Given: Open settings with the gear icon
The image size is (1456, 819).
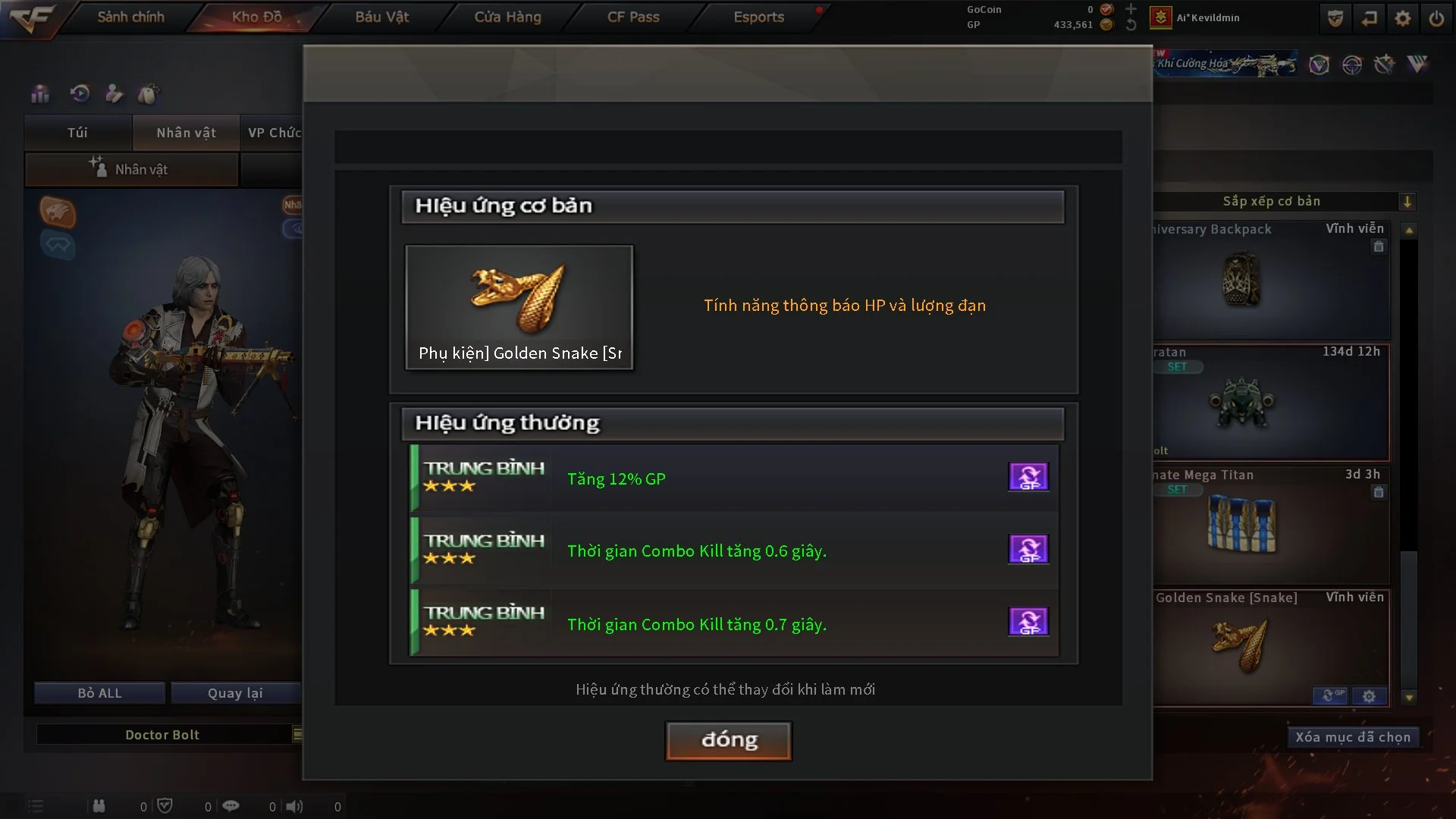Looking at the screenshot, I should [1403, 18].
